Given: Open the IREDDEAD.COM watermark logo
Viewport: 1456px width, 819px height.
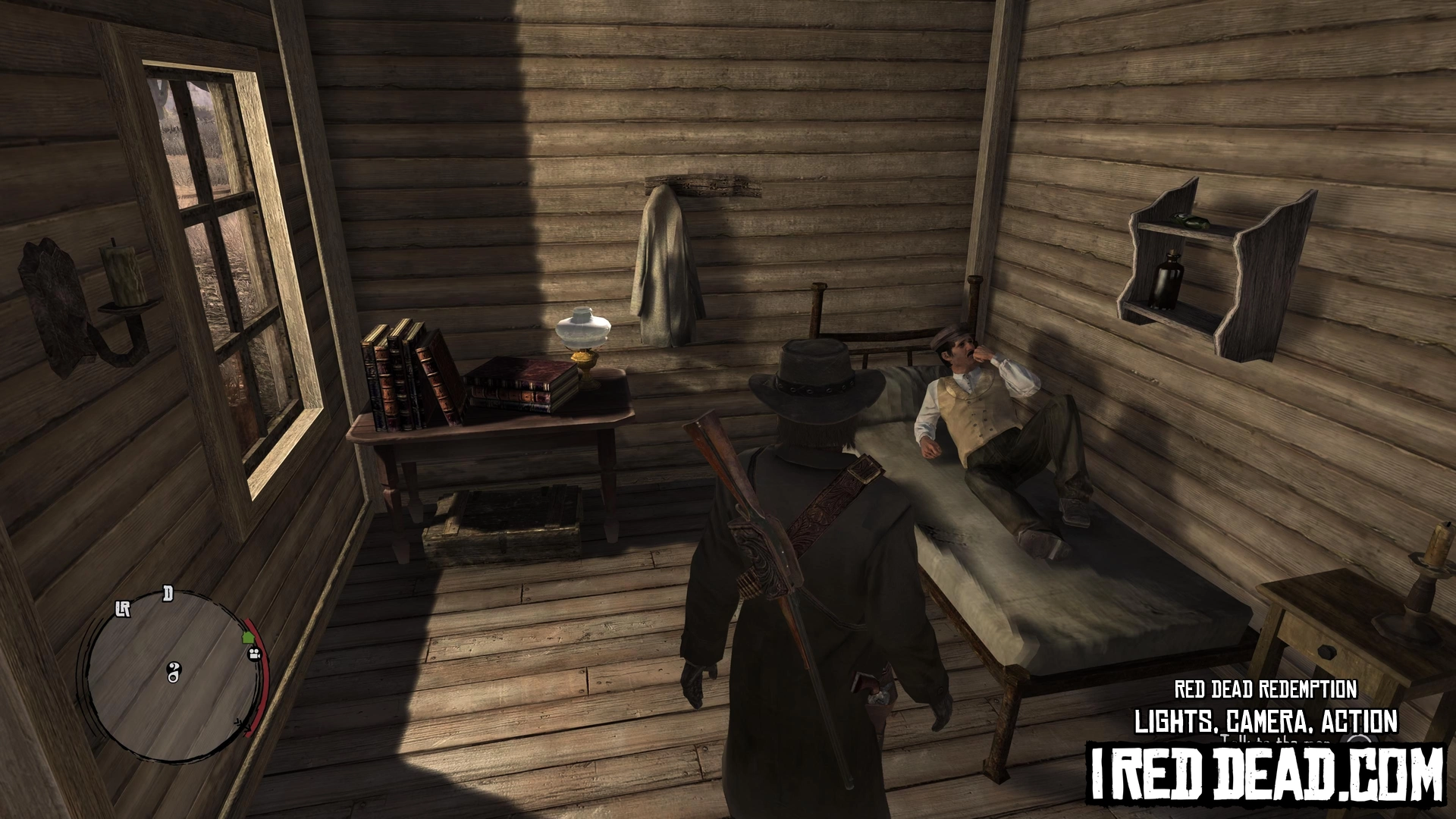Looking at the screenshot, I should tap(1265, 776).
